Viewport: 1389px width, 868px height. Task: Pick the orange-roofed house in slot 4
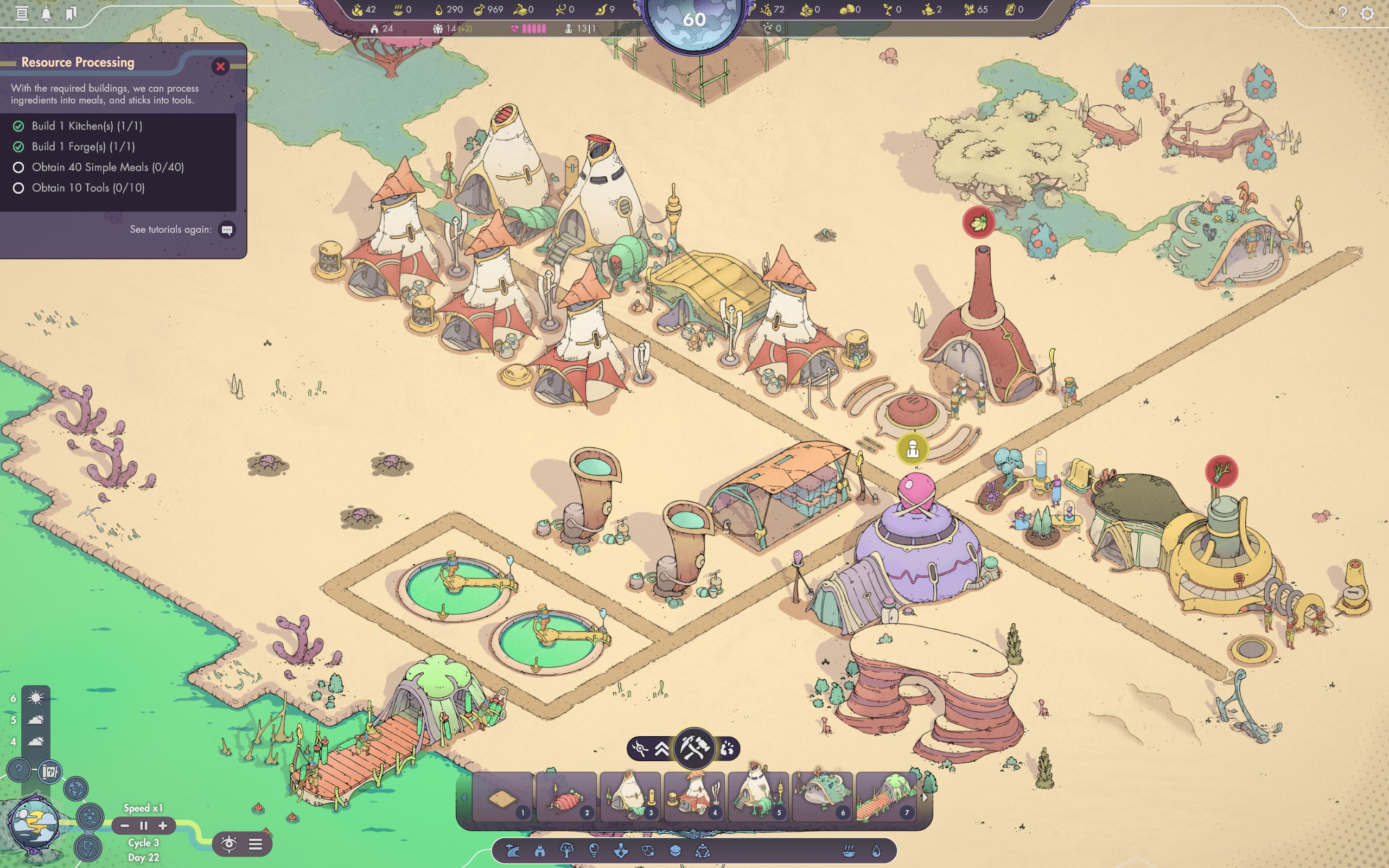[x=694, y=797]
